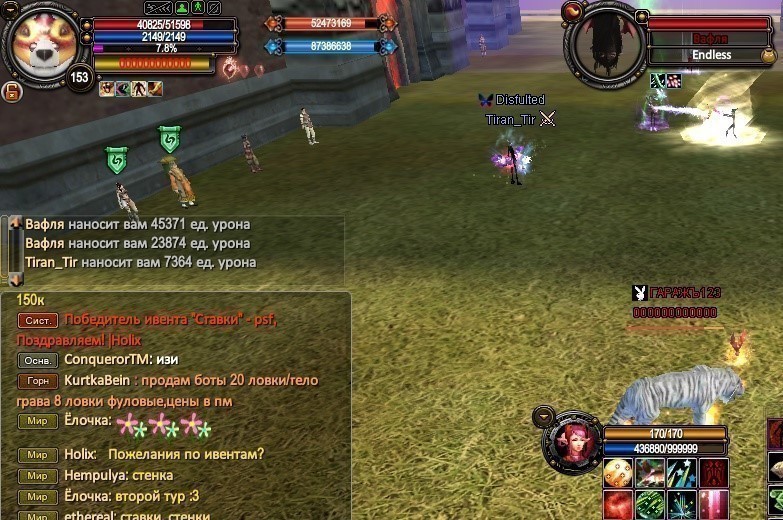Select the solid green person mode icon
This screenshot has width=783, height=520.
pyautogui.click(x=181, y=8)
